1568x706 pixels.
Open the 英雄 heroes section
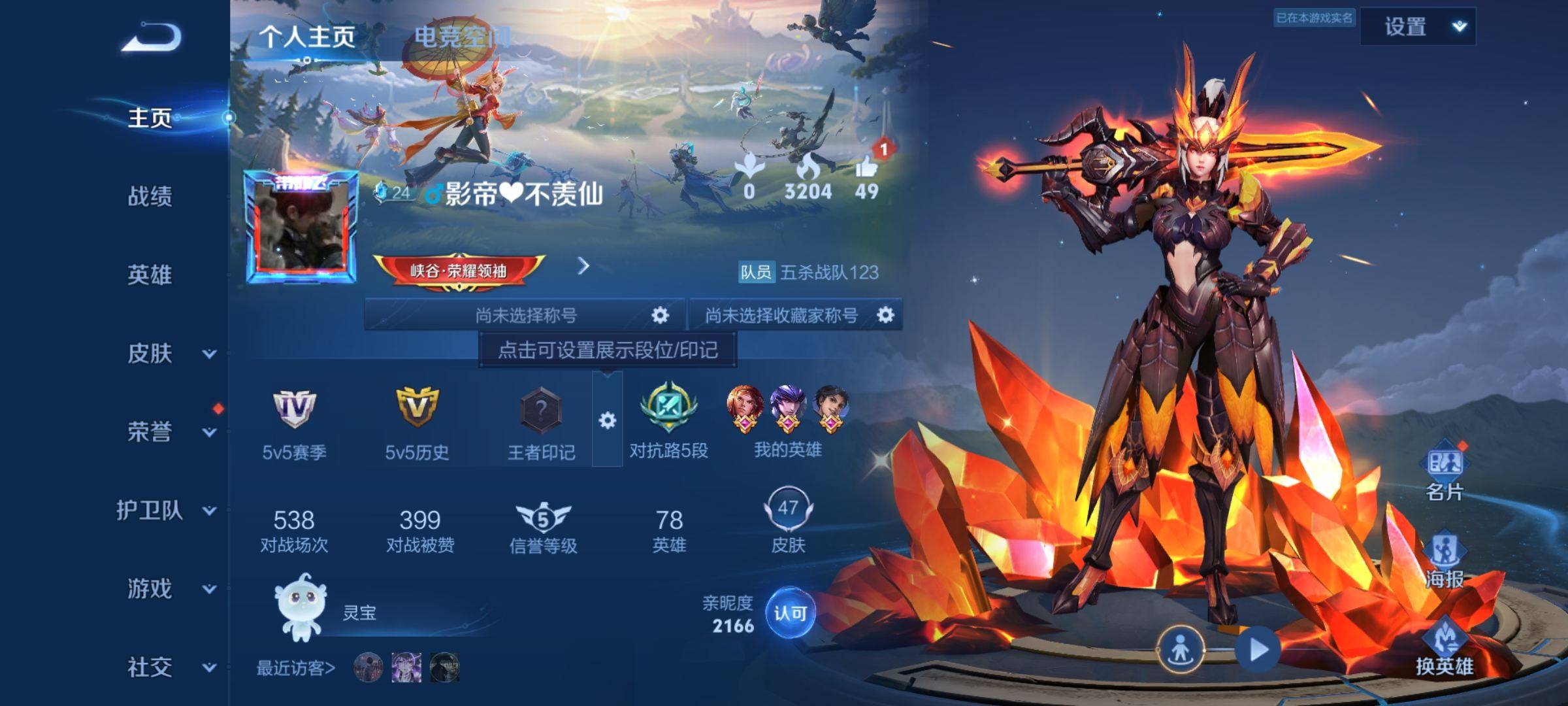pos(150,275)
